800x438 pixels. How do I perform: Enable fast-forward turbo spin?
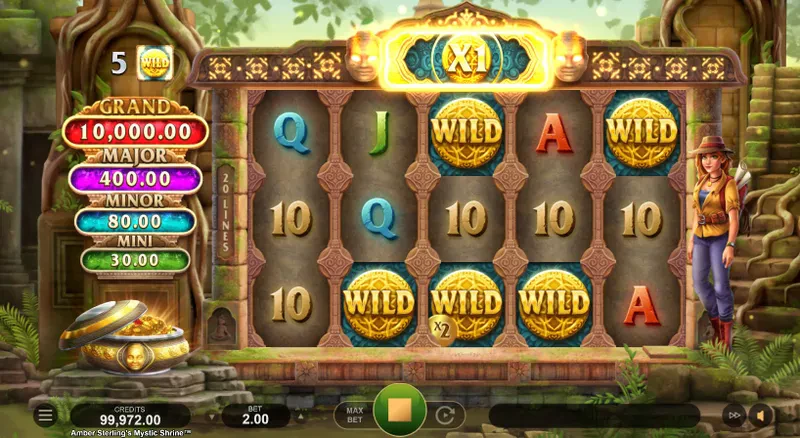pyautogui.click(x=735, y=415)
